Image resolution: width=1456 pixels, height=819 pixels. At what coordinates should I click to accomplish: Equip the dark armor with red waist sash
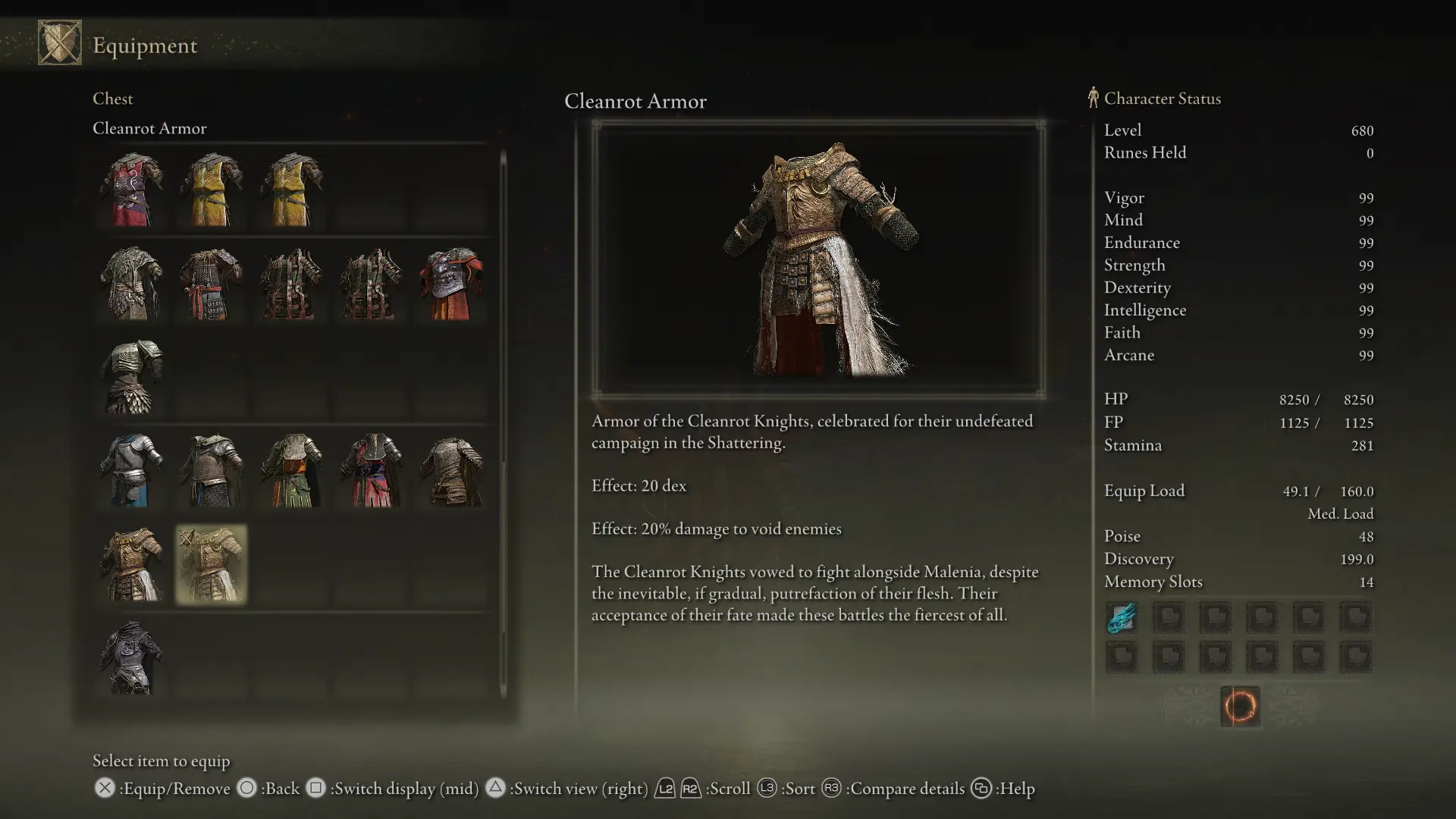pos(211,284)
